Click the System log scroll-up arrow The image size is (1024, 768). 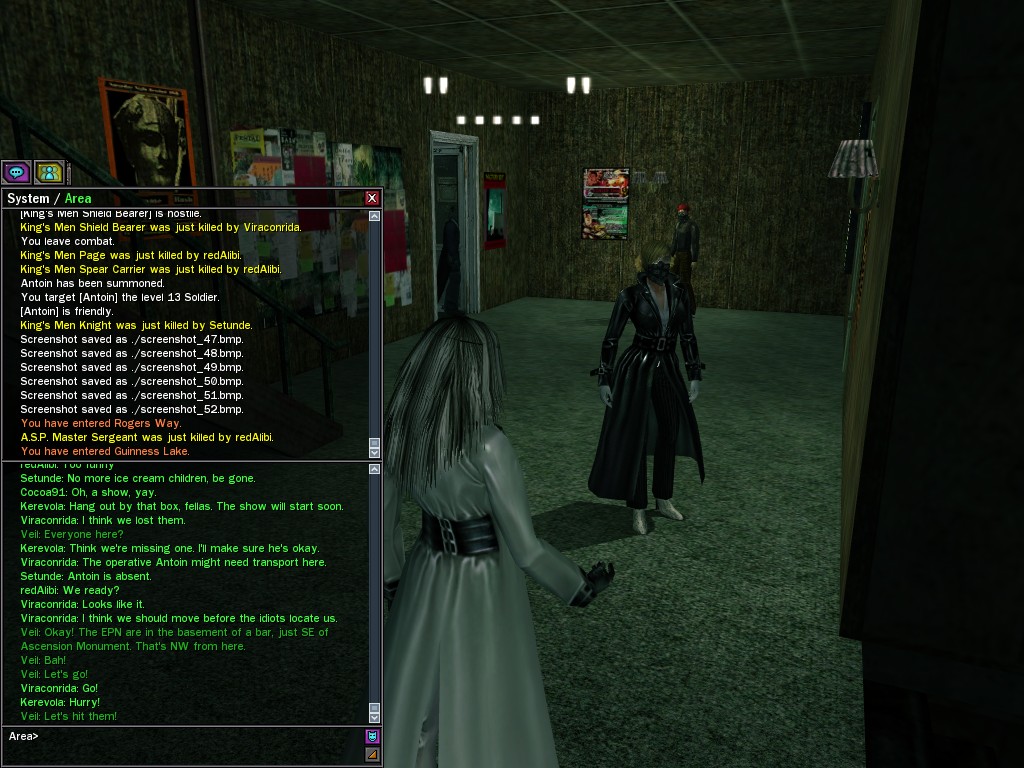(375, 216)
